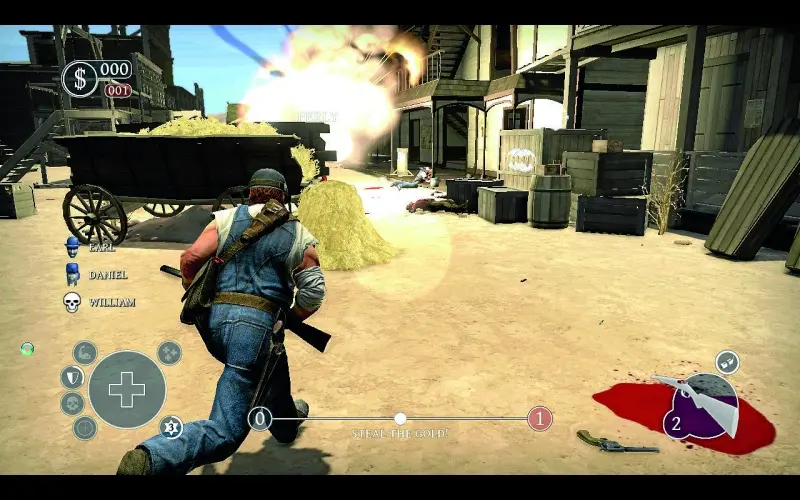Select the shotgun weapon slot
The width and height of the screenshot is (800, 500).
pos(700,402)
